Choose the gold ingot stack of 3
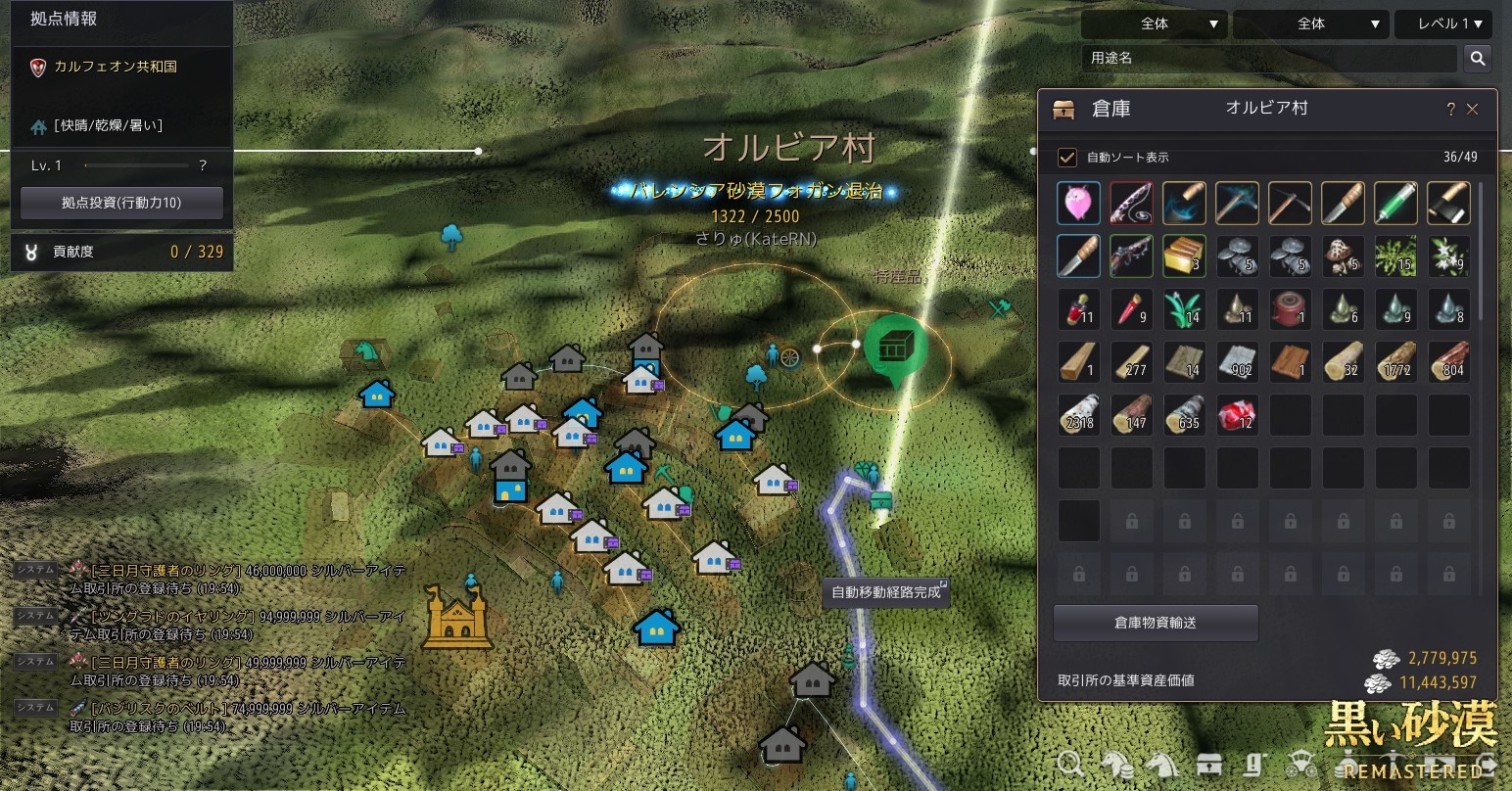The image size is (1512, 791). [x=1184, y=256]
